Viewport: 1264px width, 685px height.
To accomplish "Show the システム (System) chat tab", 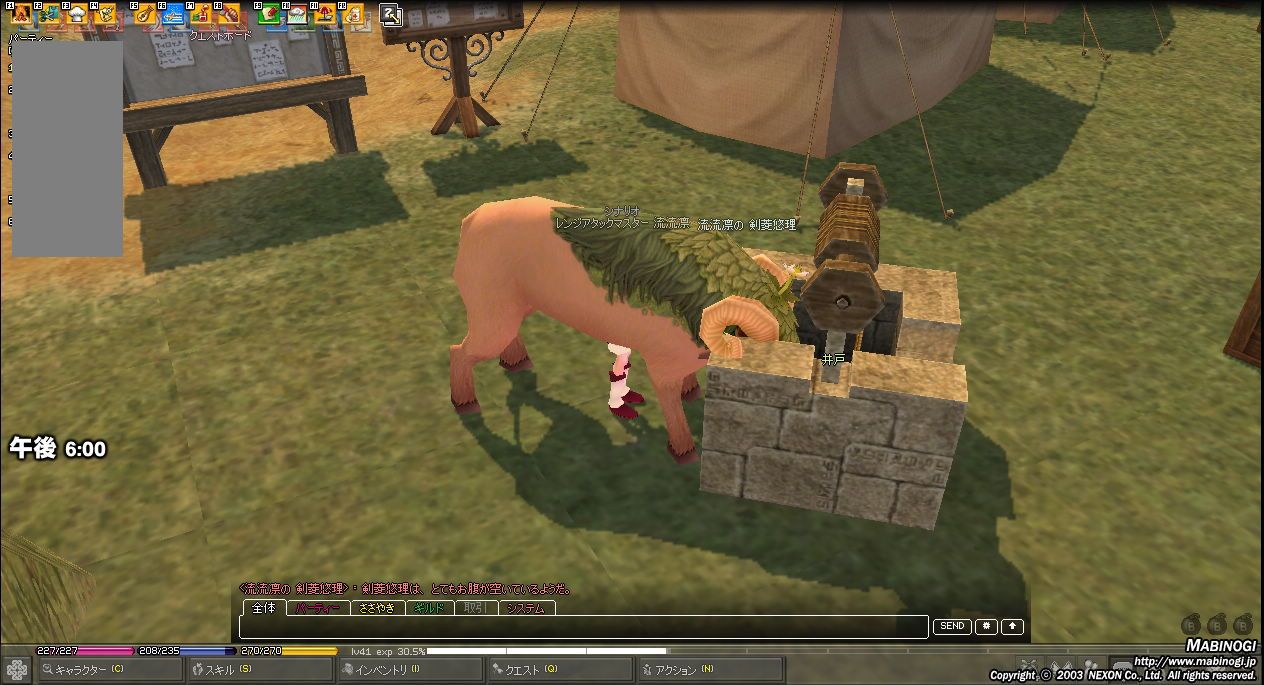I will pyautogui.click(x=526, y=608).
